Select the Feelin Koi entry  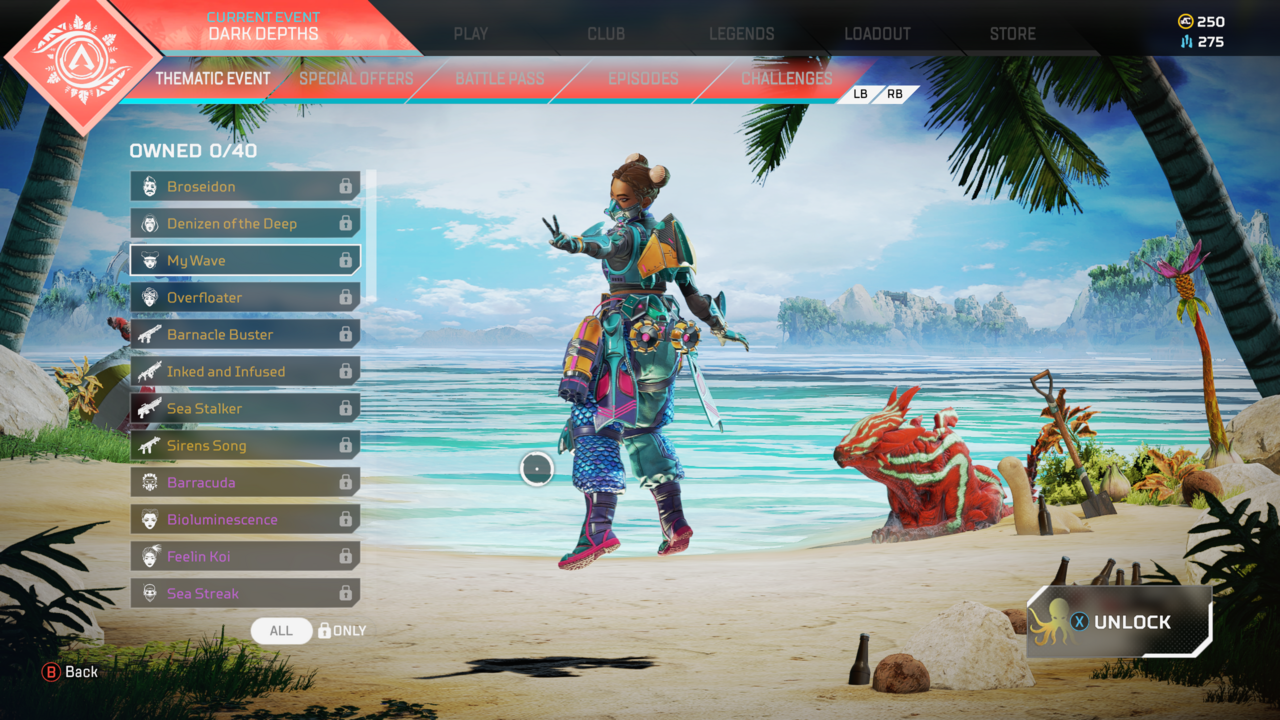[x=245, y=557]
